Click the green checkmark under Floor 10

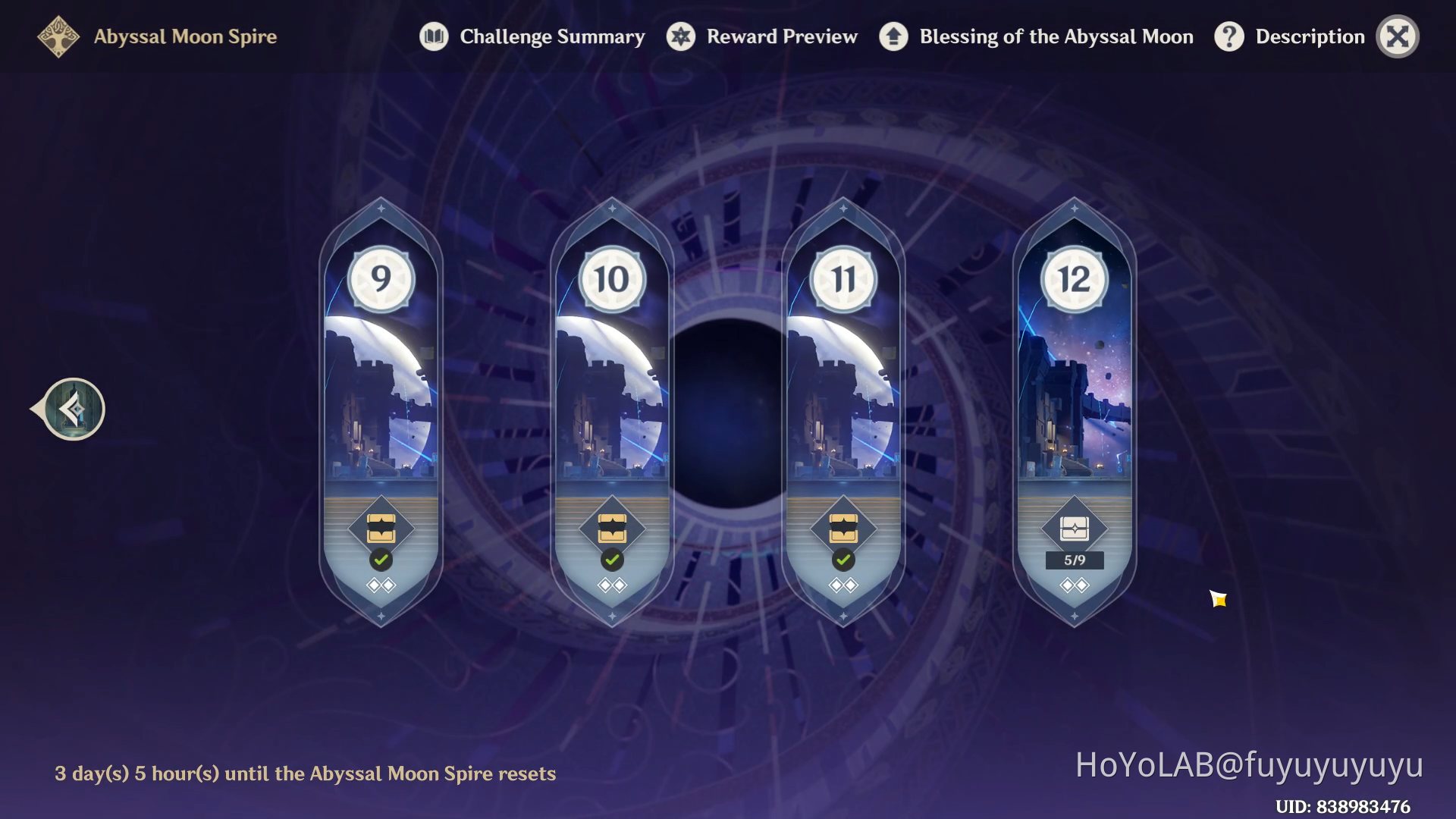coord(612,560)
